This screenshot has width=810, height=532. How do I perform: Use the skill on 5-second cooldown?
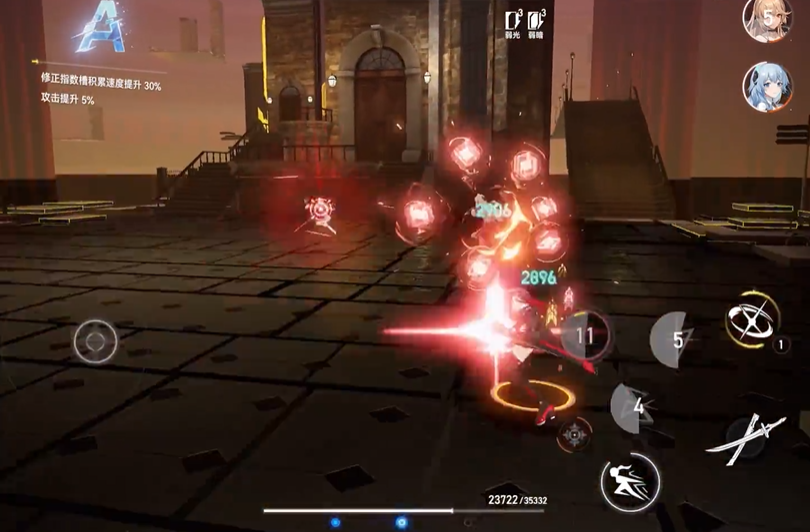pyautogui.click(x=675, y=340)
